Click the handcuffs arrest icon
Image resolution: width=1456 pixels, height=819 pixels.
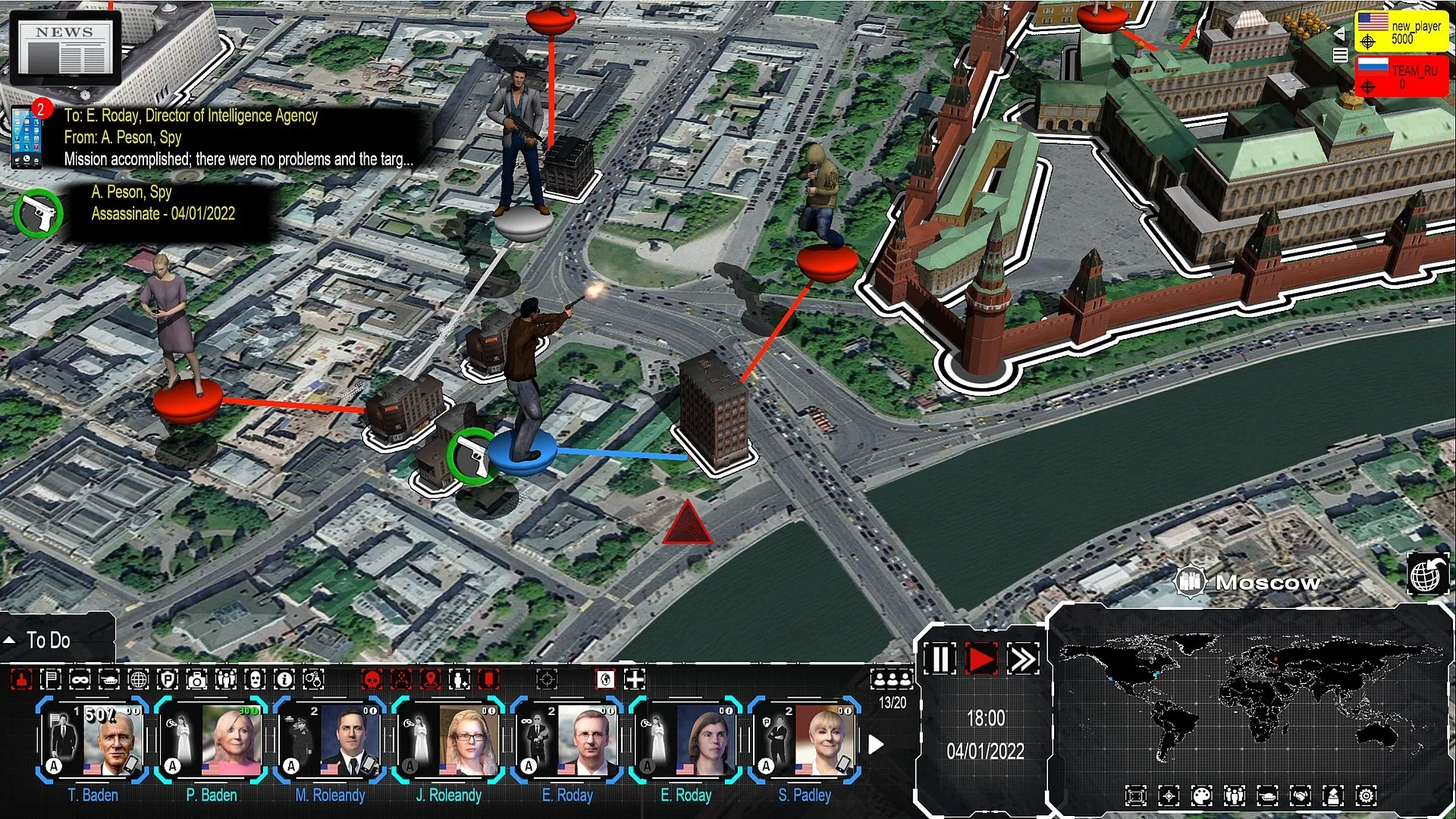(315, 679)
